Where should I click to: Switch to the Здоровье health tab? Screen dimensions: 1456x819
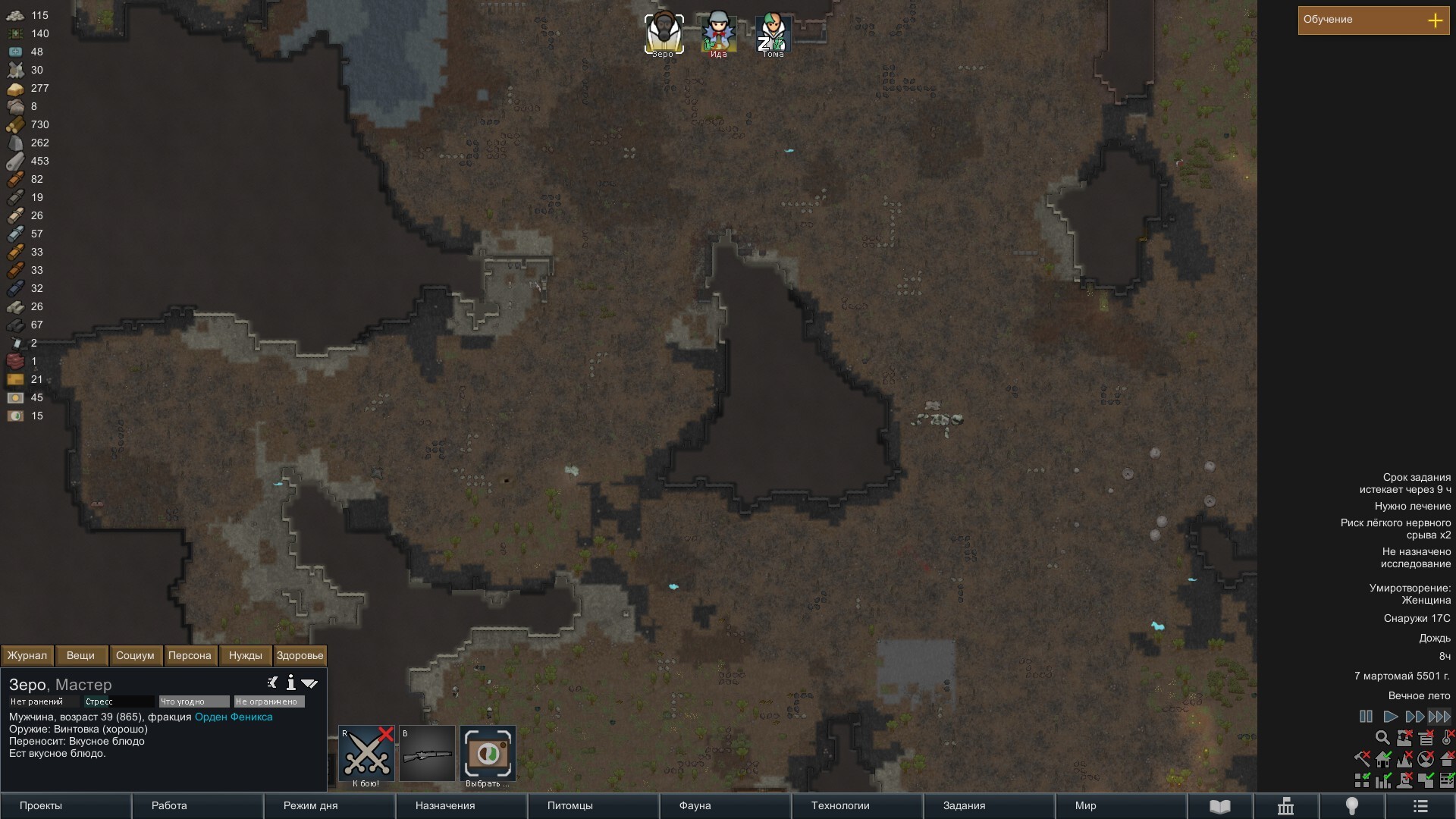[300, 655]
